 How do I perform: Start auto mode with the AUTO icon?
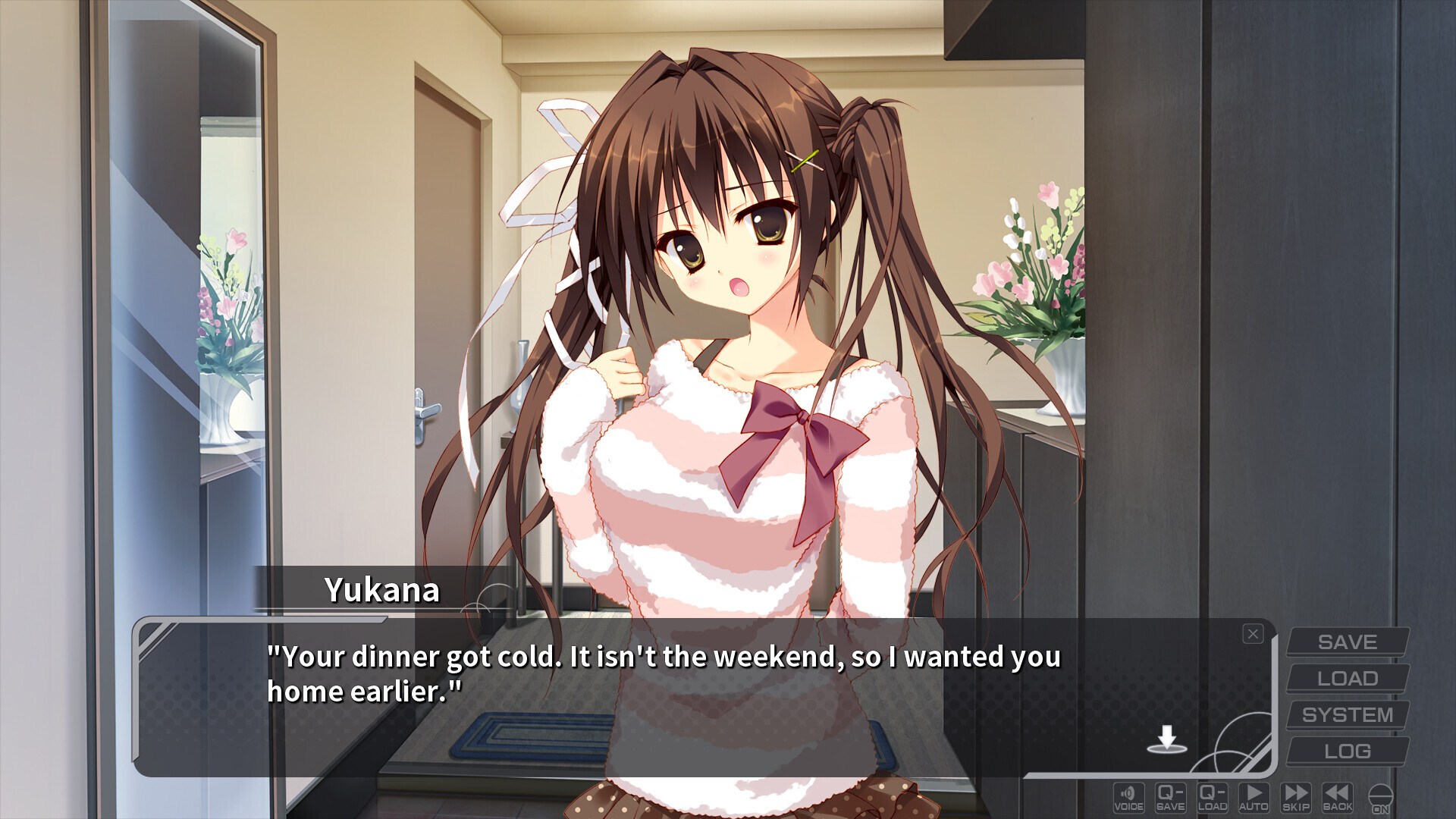[x=1257, y=796]
